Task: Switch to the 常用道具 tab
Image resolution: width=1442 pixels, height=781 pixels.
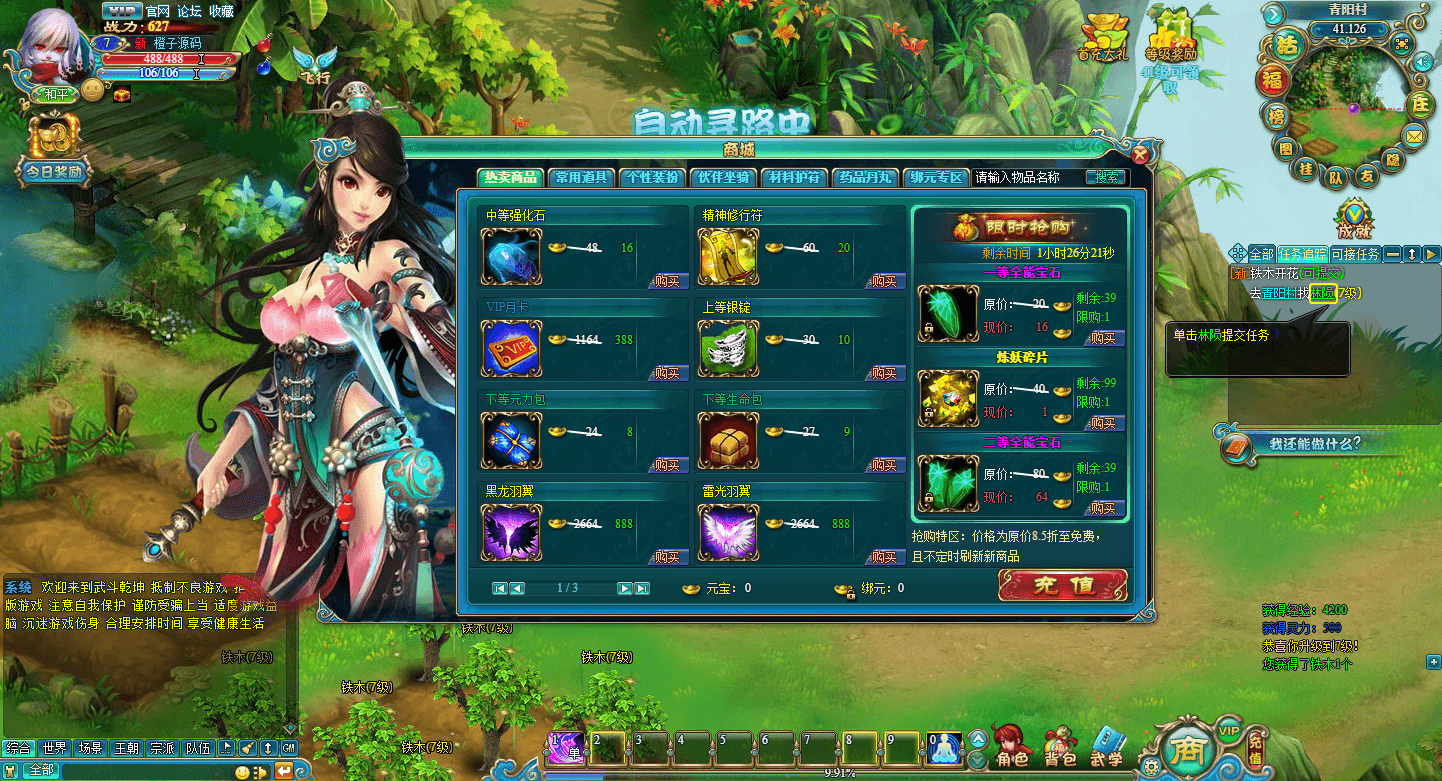Action: pyautogui.click(x=582, y=177)
